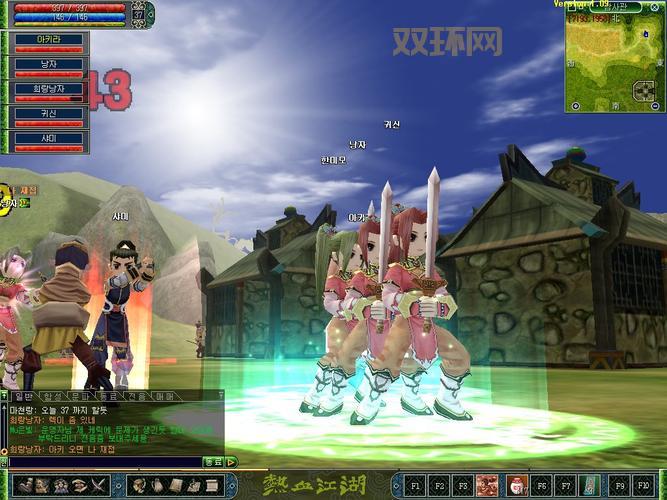Click the chat message input field
Image resolution: width=667 pixels, height=500 pixels.
pos(100,462)
